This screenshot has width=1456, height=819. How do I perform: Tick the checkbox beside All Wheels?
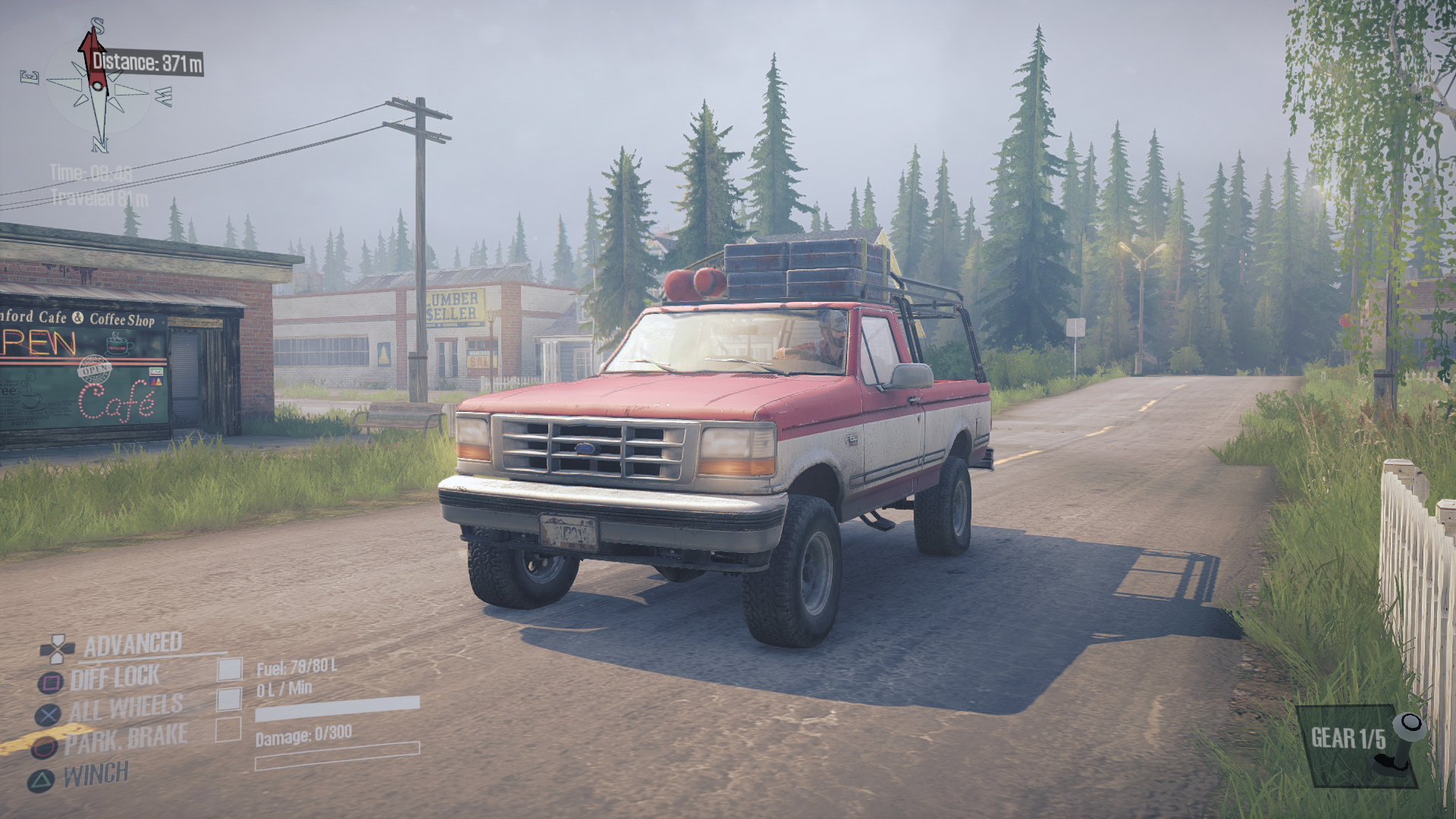(x=229, y=698)
